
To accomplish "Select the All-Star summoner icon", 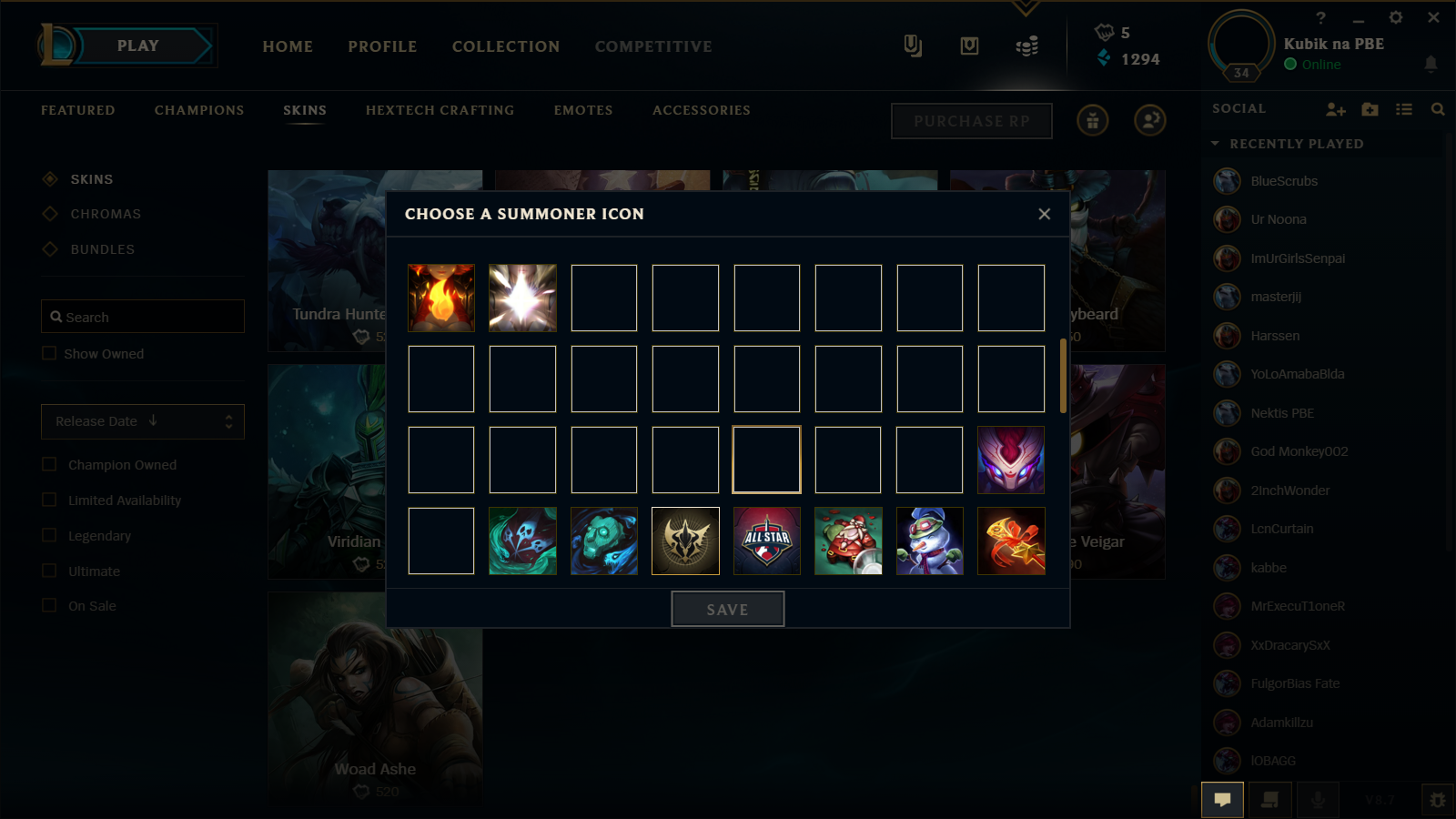I will [x=766, y=541].
